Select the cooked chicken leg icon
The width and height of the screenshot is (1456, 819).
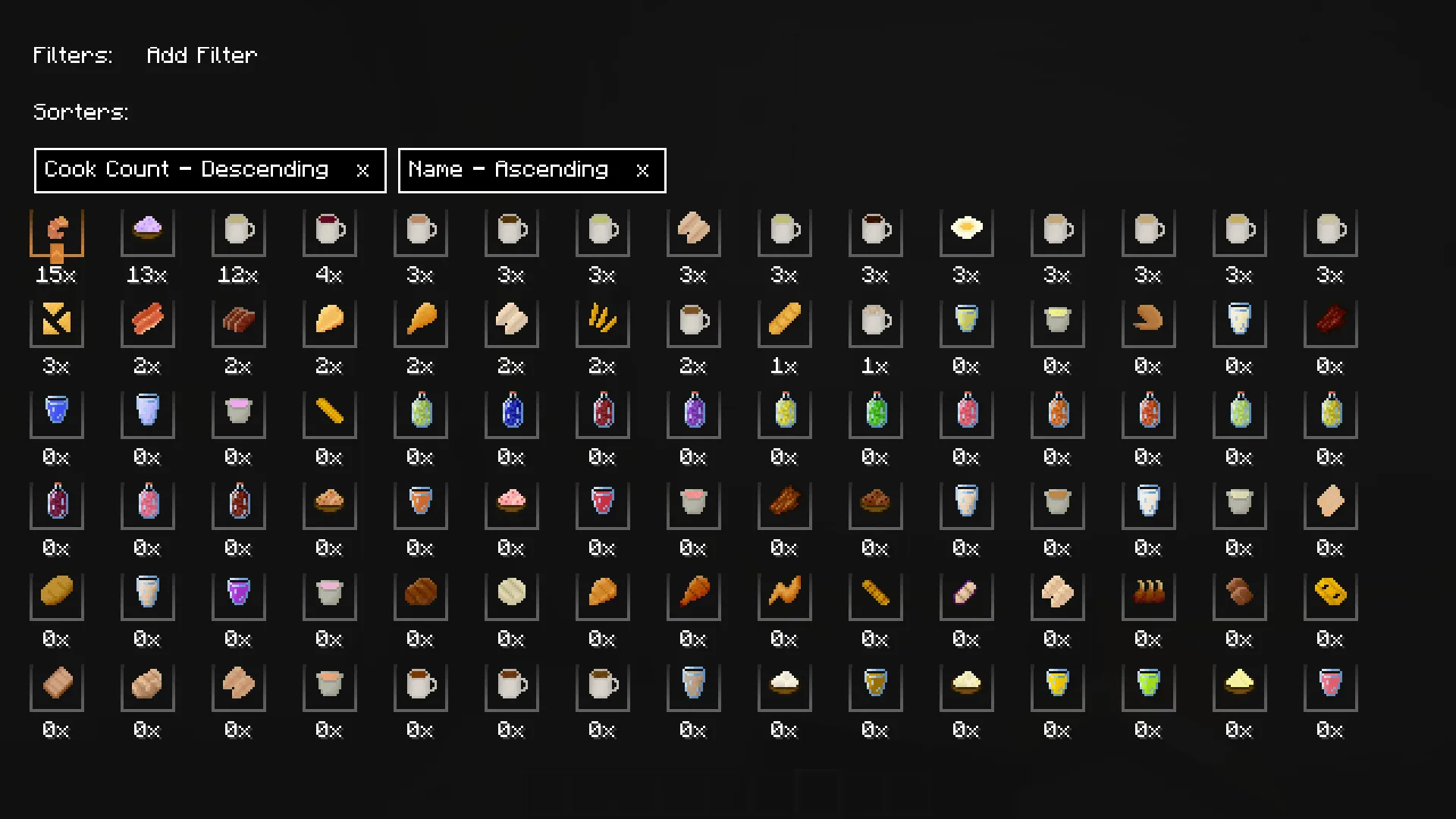420,322
